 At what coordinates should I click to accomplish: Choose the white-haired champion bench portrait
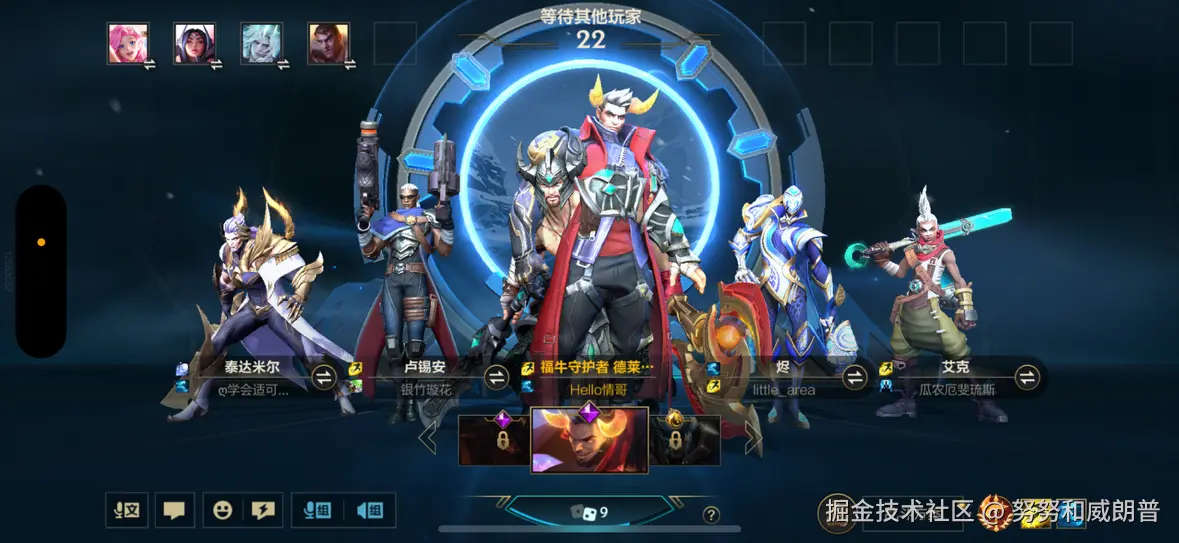click(261, 44)
